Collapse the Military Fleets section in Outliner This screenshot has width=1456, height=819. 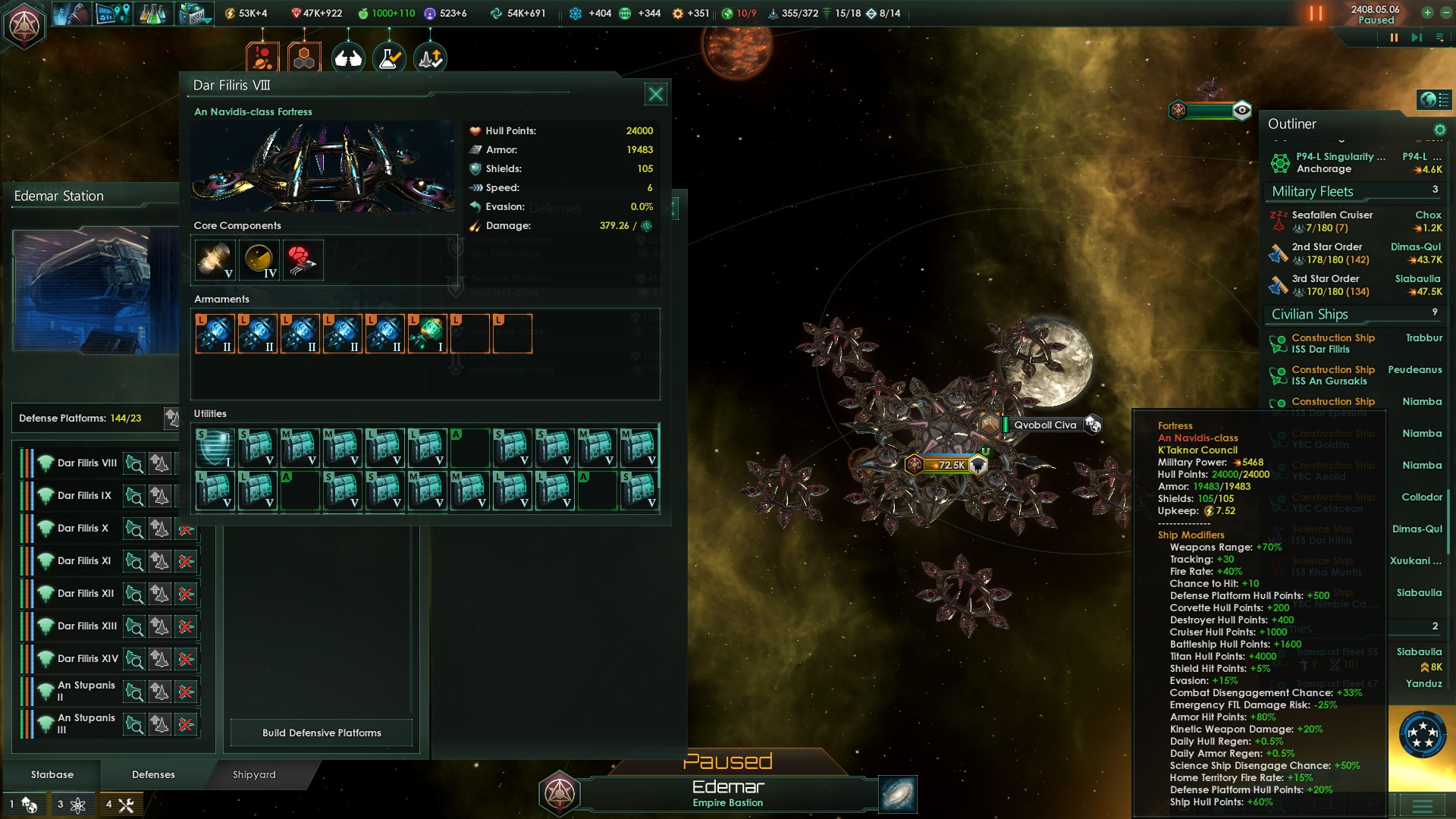[x=1312, y=191]
